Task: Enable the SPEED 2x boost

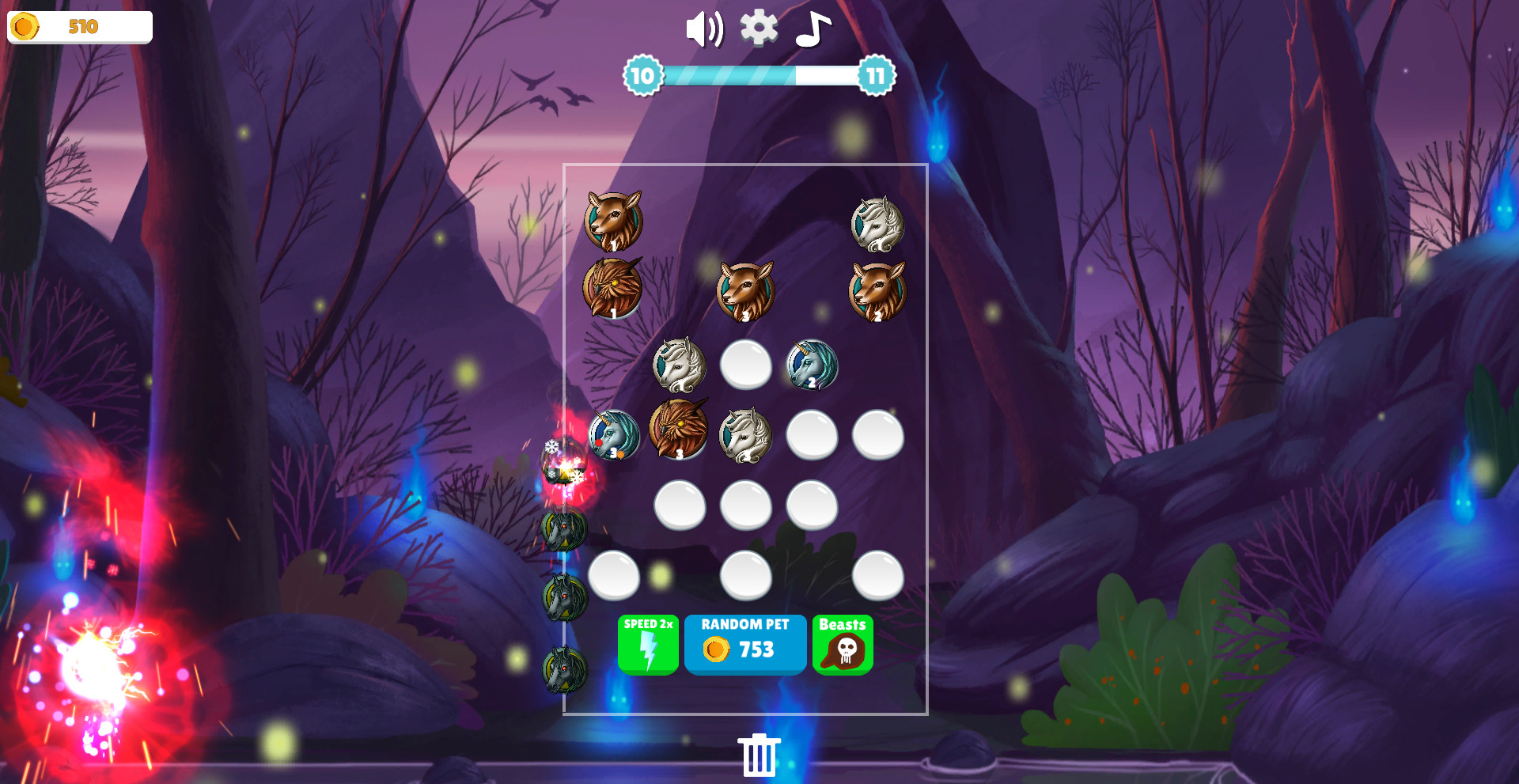Action: pos(648,644)
